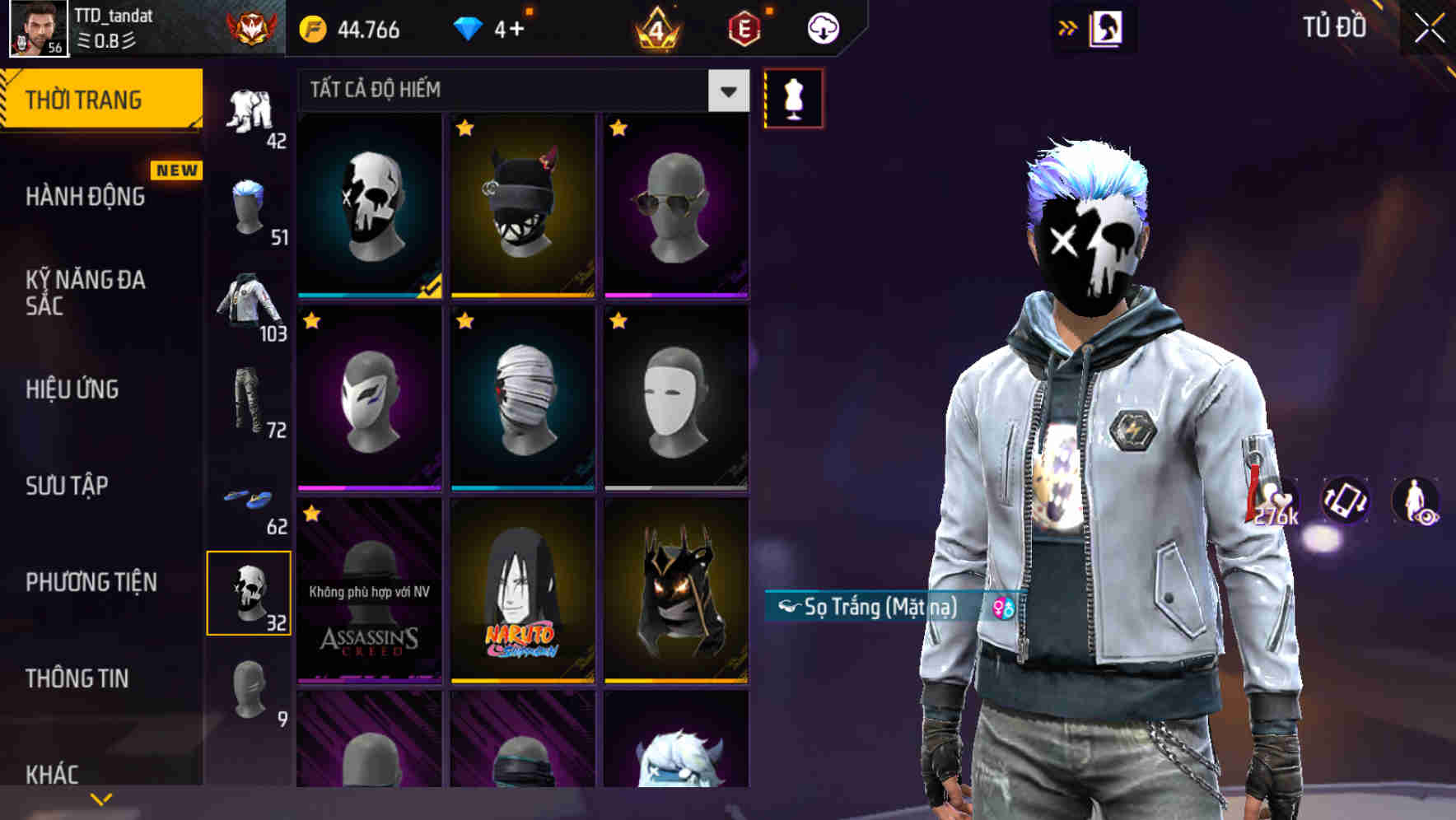Expand the yellow chevrons next to TỦ ĐỒ
This screenshot has width=1456, height=820.
1068,26
